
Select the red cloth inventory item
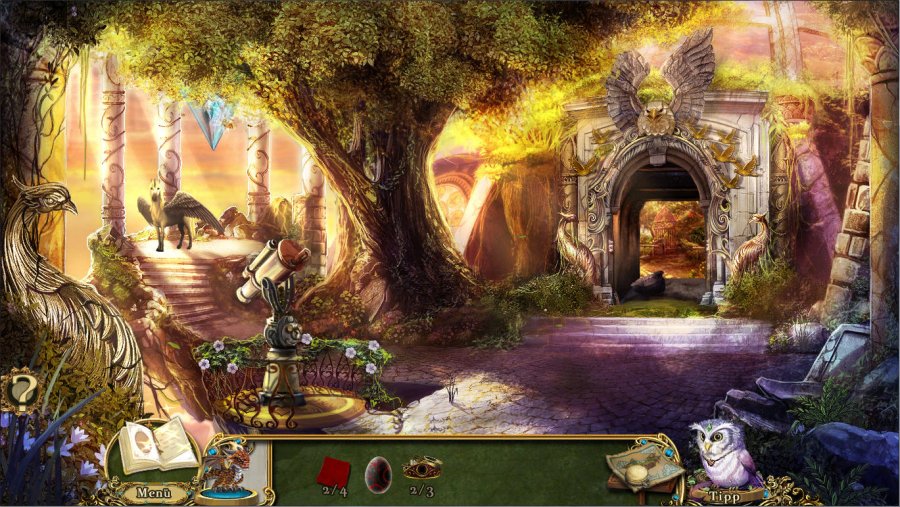coord(333,470)
